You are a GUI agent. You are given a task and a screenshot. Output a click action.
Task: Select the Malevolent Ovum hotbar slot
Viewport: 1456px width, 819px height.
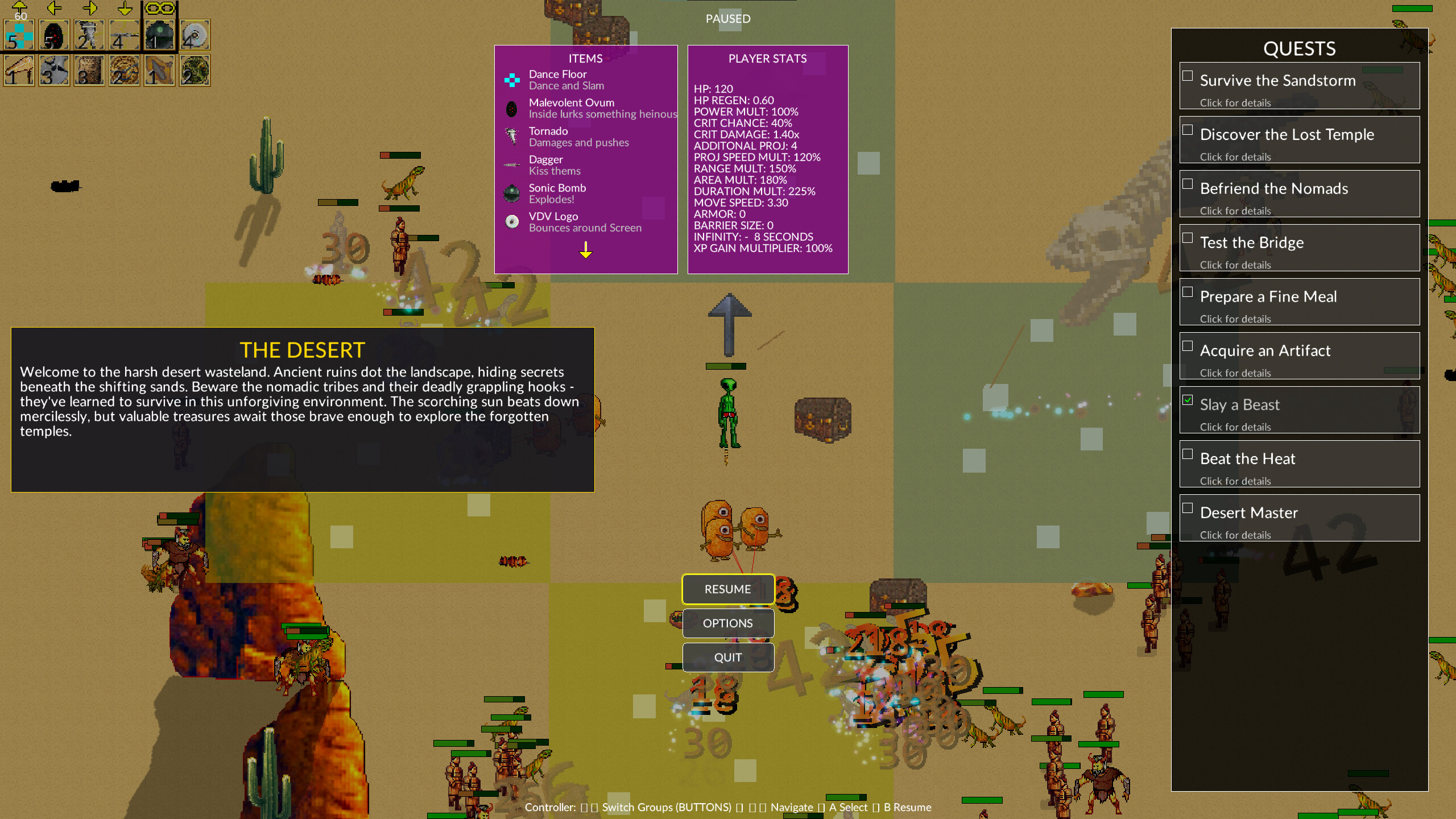[x=53, y=35]
